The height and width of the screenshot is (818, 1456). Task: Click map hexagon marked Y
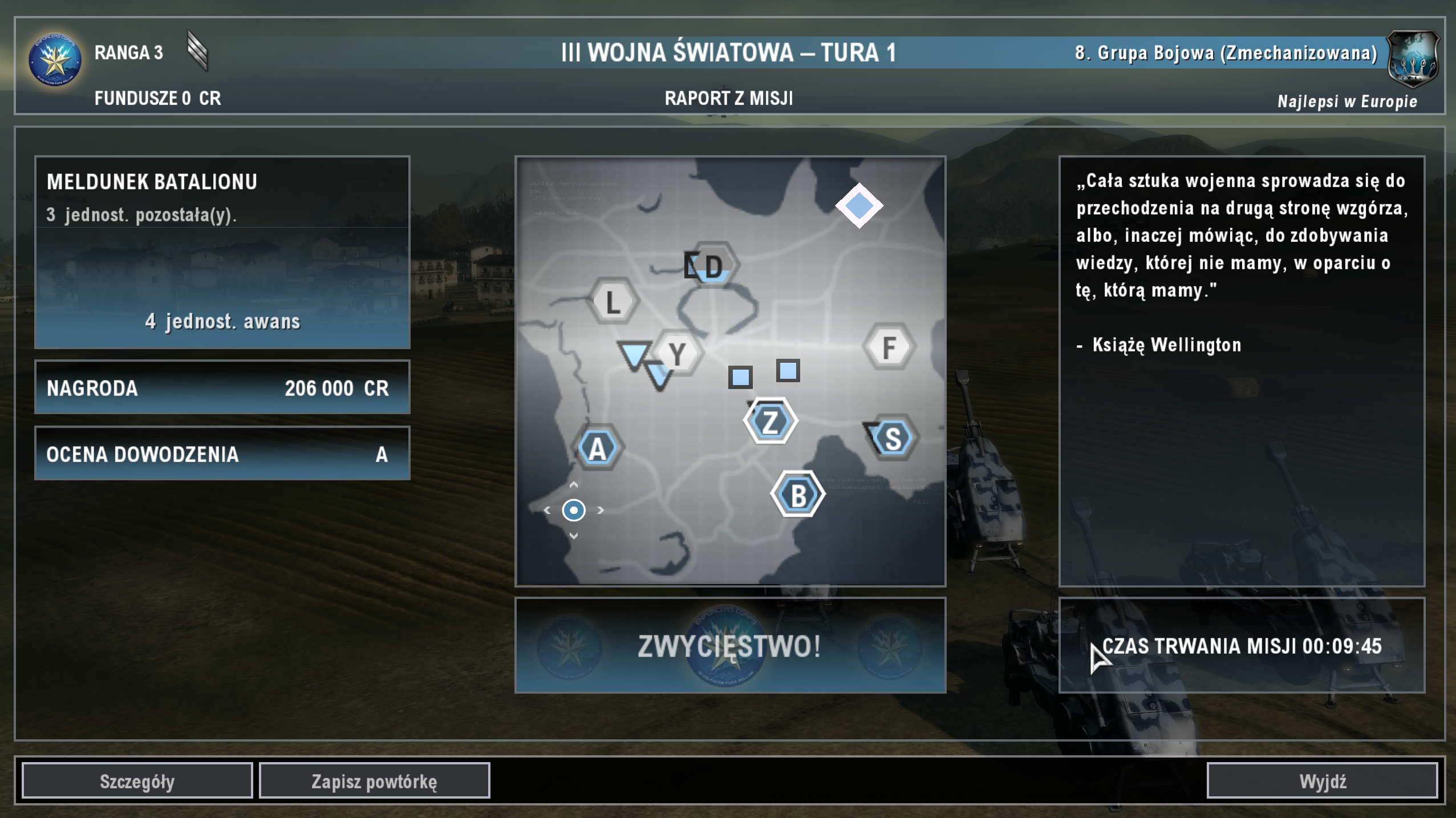tap(677, 354)
